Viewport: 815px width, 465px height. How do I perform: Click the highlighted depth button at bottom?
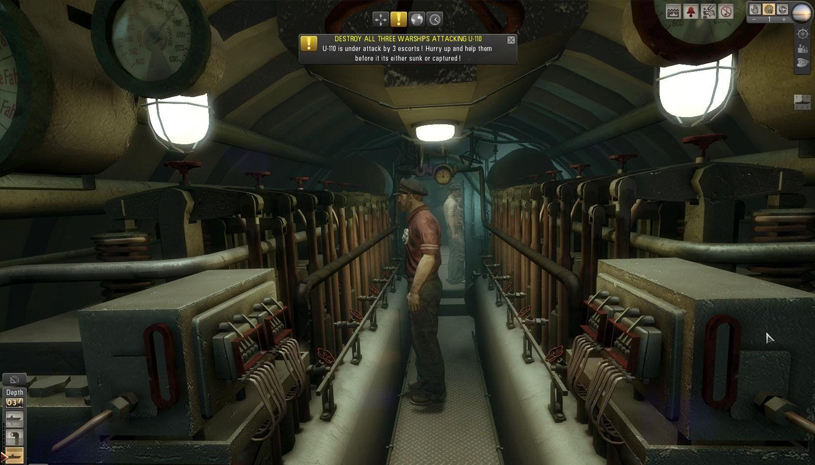pyautogui.click(x=14, y=455)
